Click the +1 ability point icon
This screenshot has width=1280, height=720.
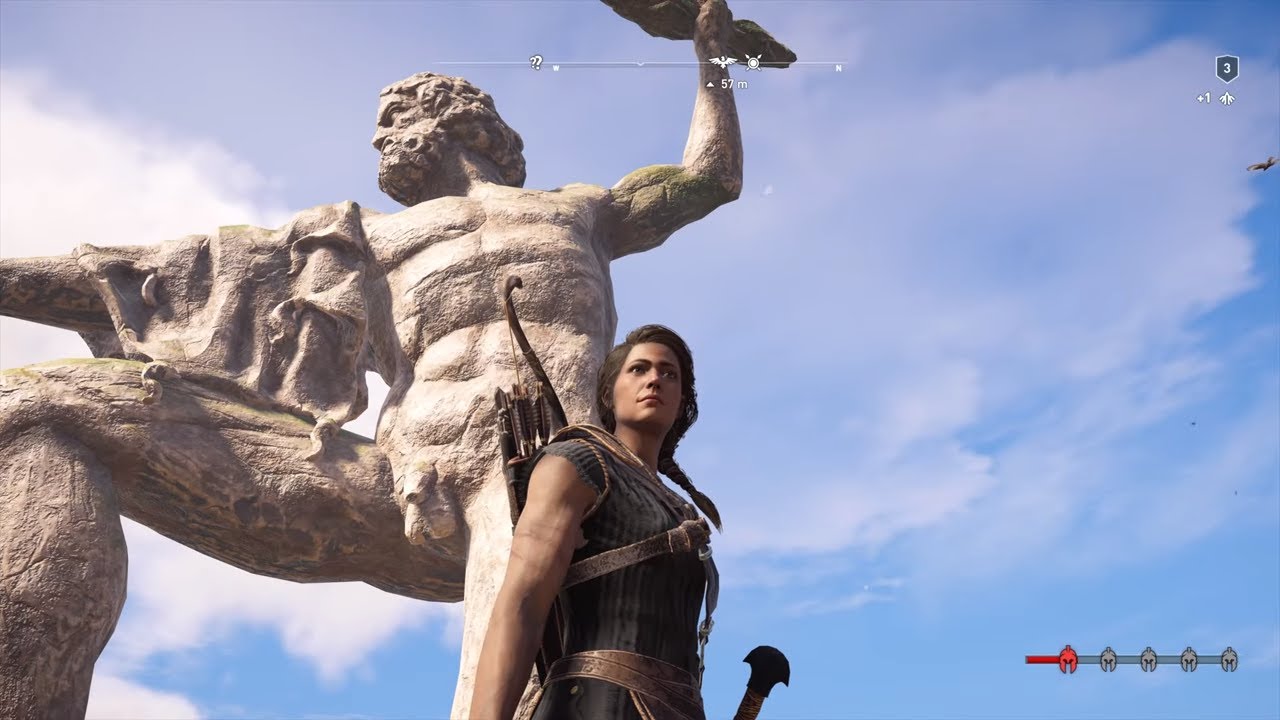pyautogui.click(x=1227, y=98)
